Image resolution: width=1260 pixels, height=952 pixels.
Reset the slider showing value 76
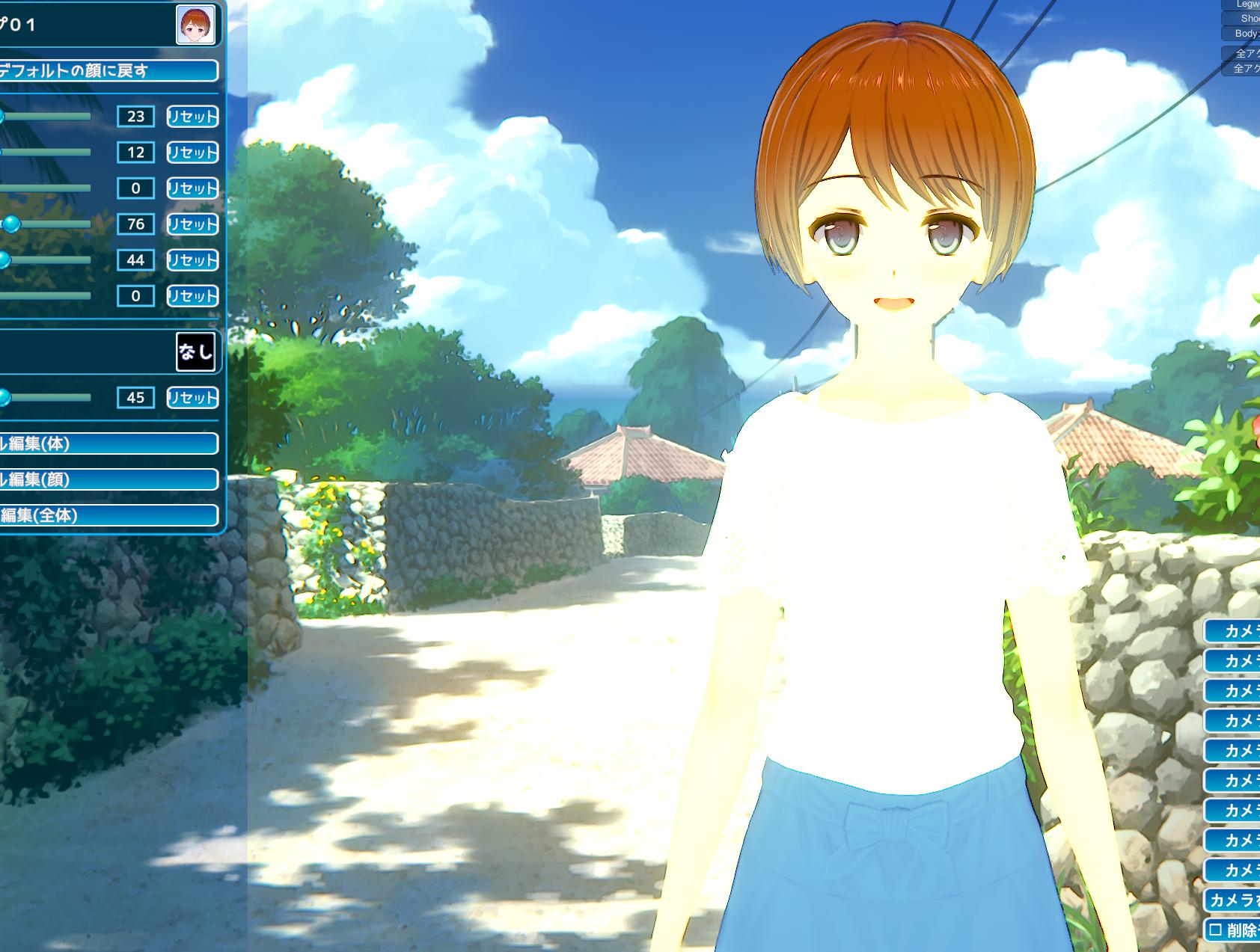(192, 224)
